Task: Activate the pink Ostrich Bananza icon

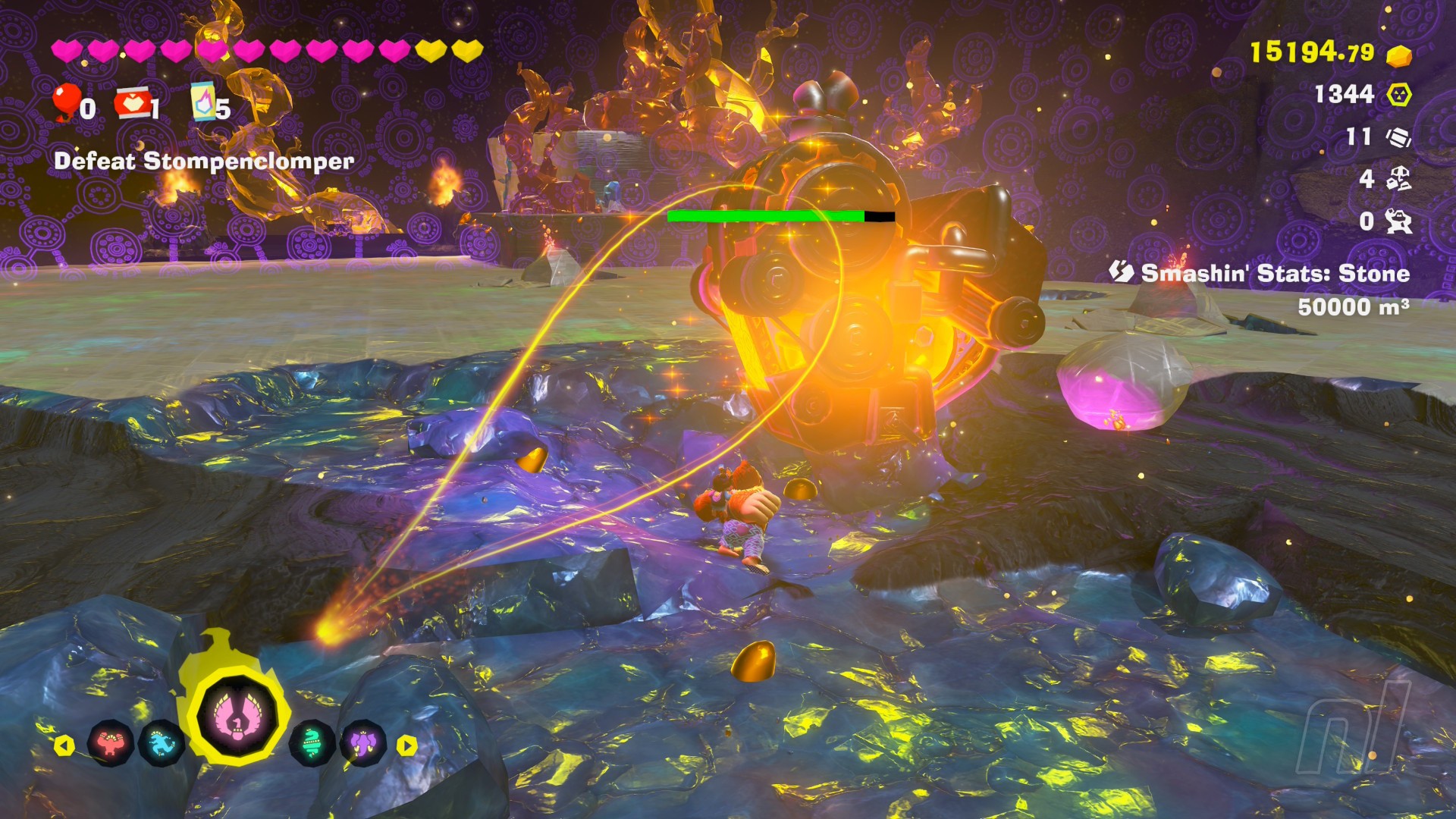Action: coord(237,717)
